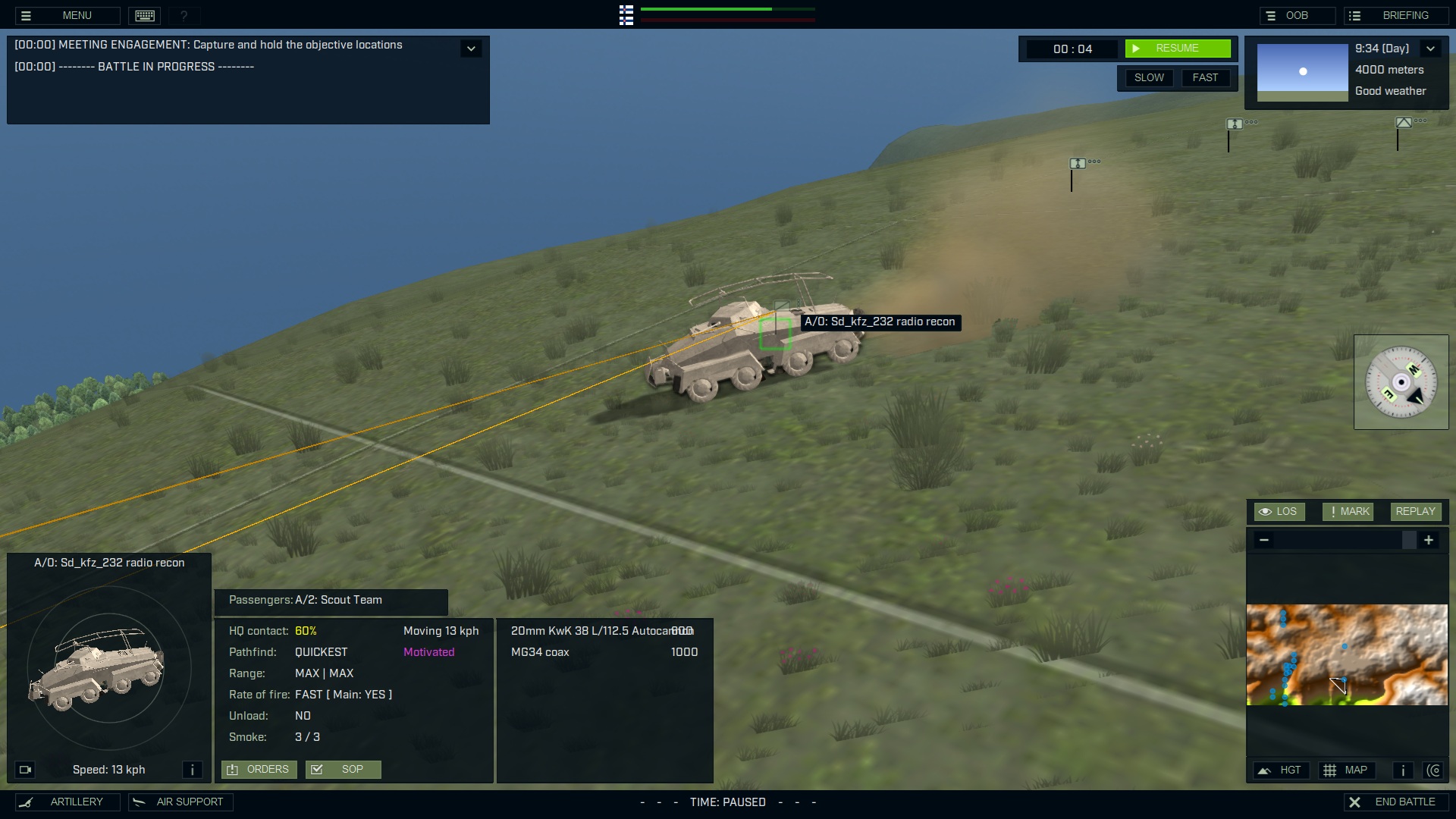The width and height of the screenshot is (1456, 819).
Task: Expand the weather info panel
Action: (x=1430, y=49)
